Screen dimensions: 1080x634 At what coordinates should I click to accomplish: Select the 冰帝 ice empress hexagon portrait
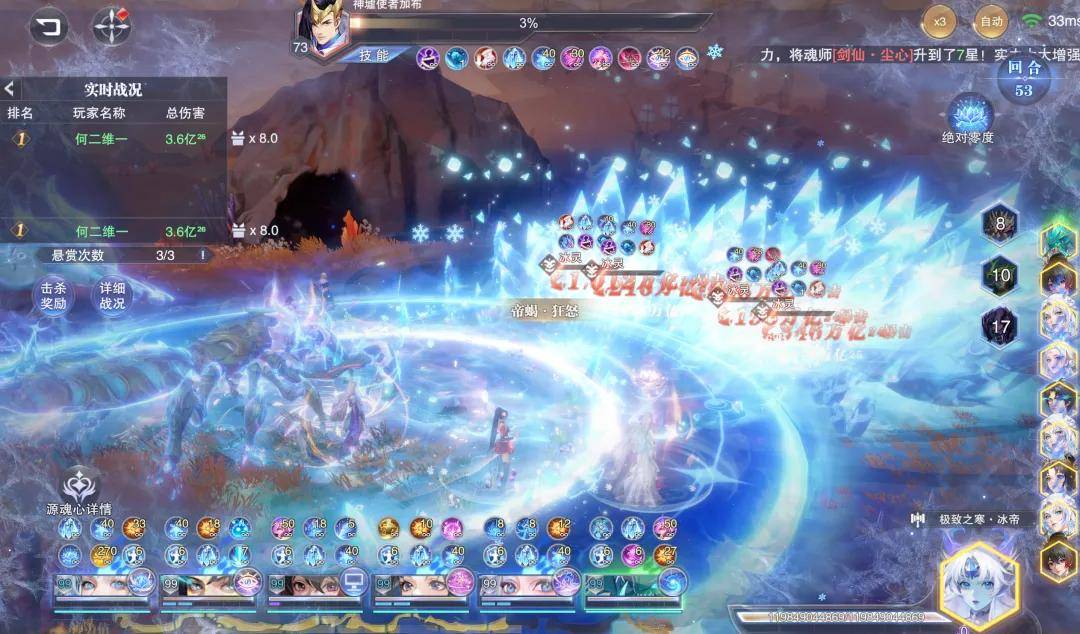978,583
